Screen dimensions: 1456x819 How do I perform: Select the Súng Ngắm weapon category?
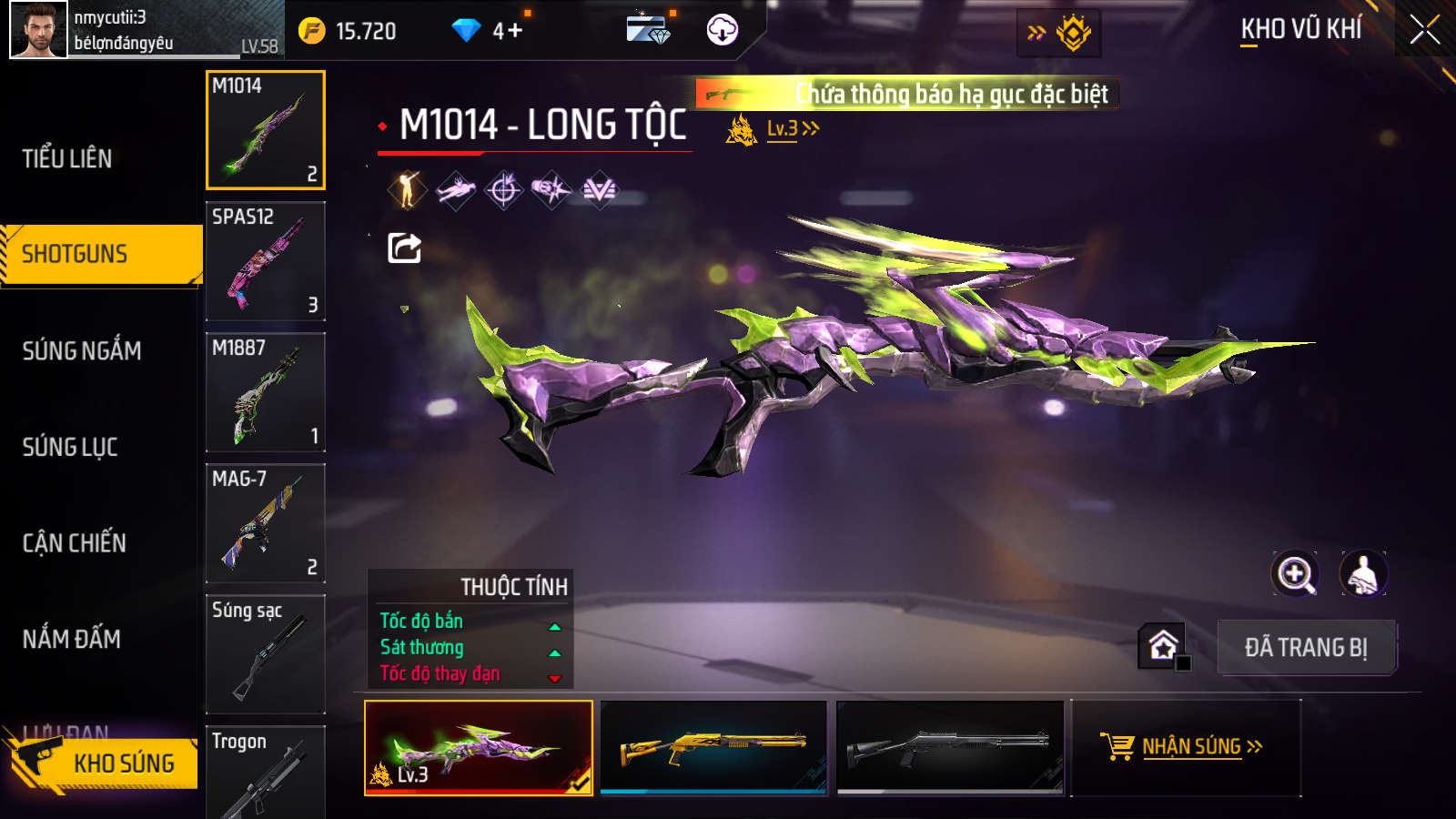click(82, 350)
